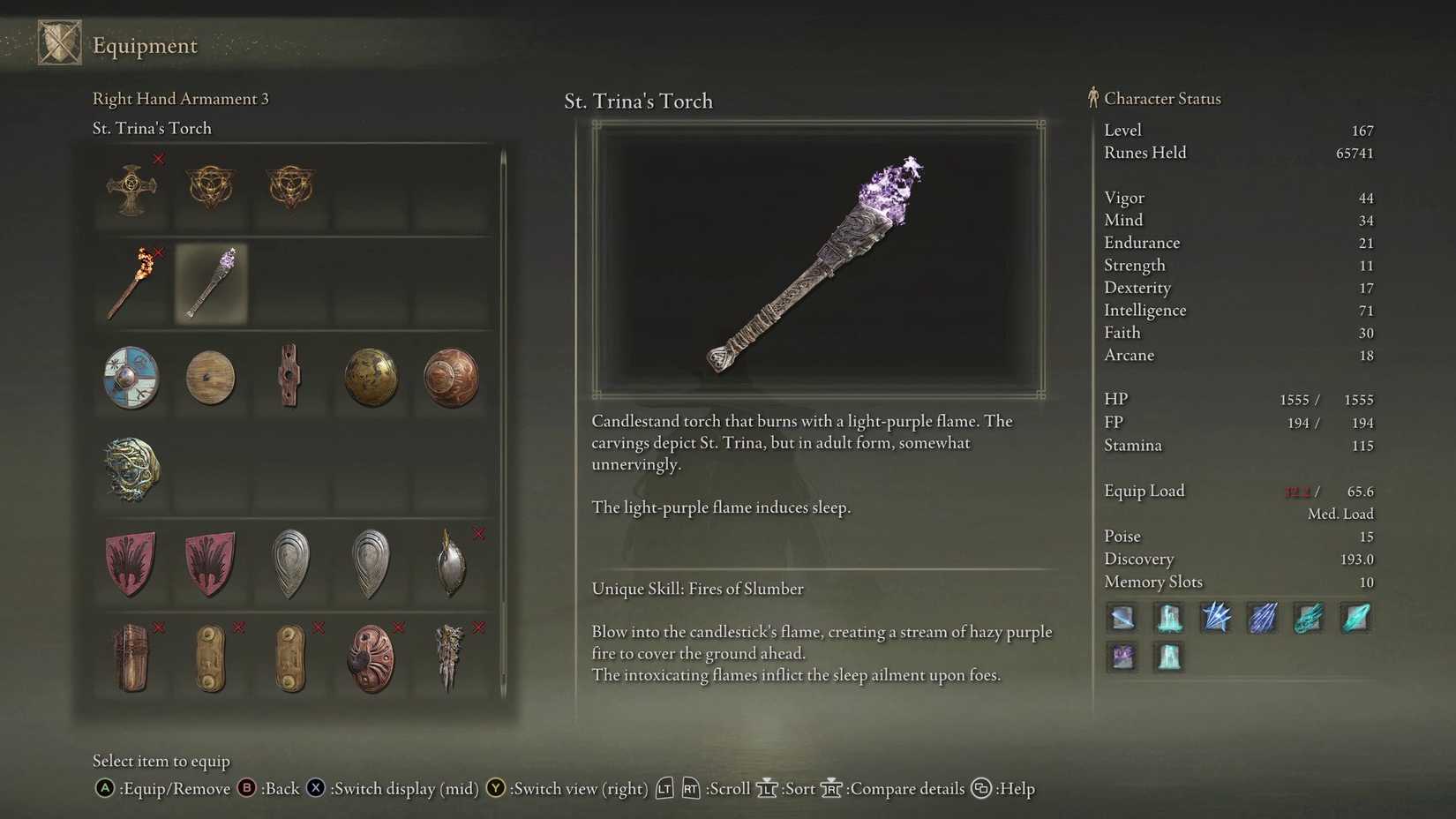
Task: Select the thorned face shield icon
Action: coord(131,470)
